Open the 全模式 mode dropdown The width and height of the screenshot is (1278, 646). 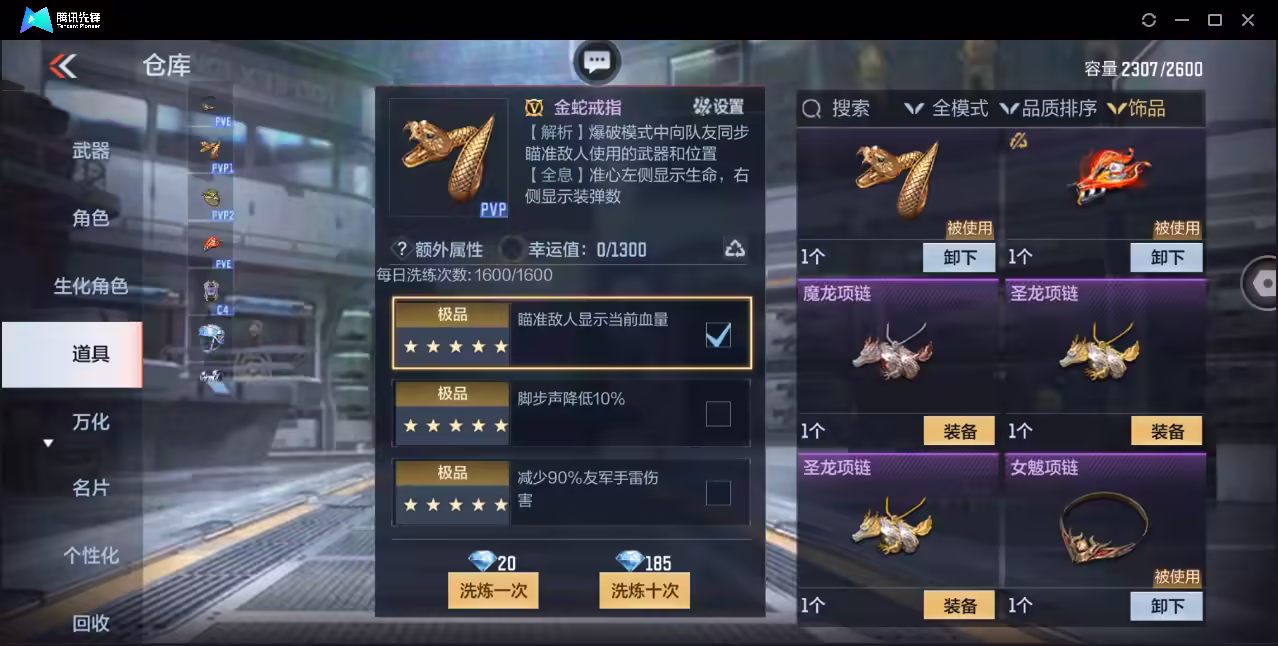tap(946, 108)
